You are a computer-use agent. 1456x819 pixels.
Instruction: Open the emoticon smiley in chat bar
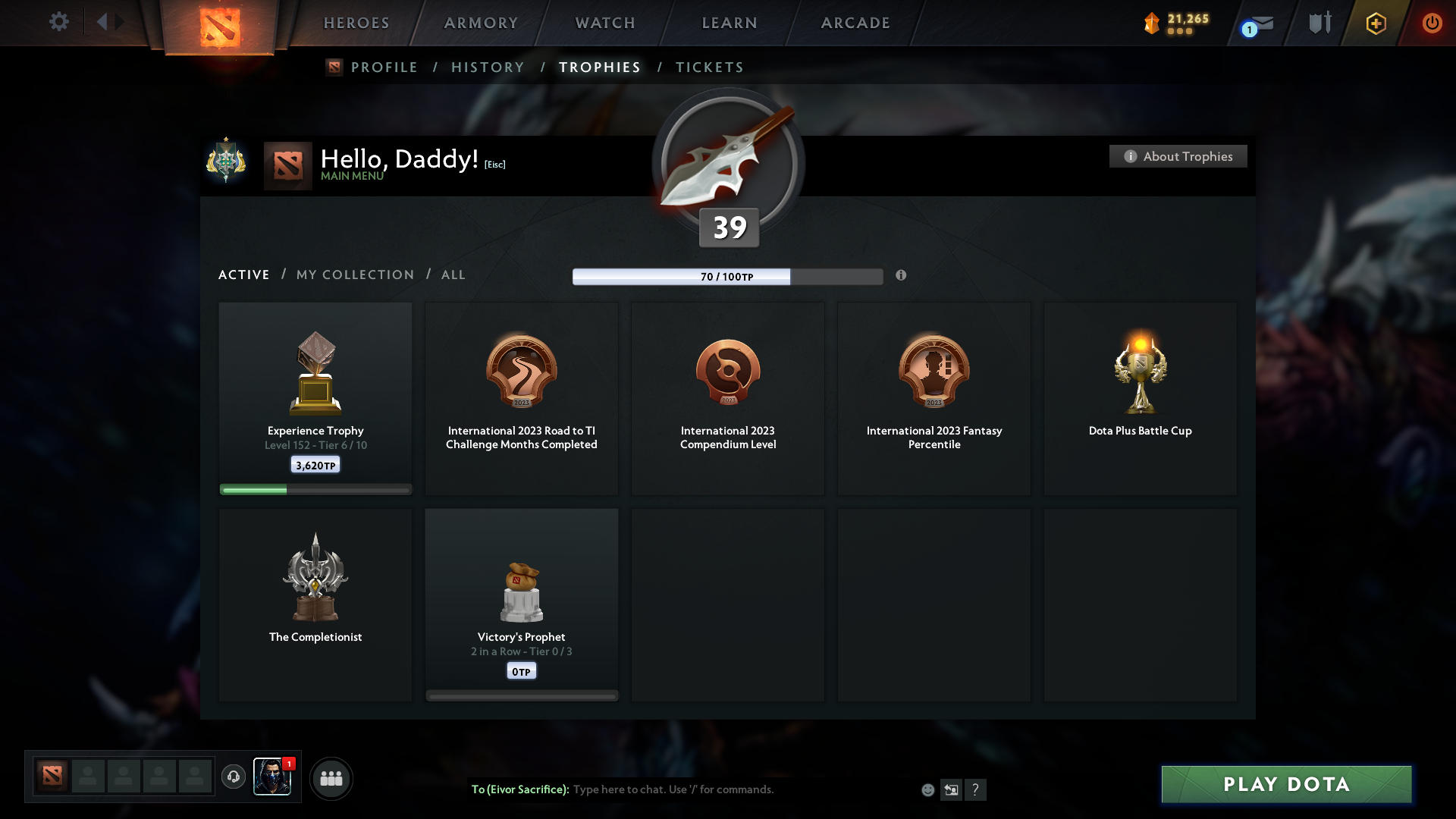click(x=928, y=789)
